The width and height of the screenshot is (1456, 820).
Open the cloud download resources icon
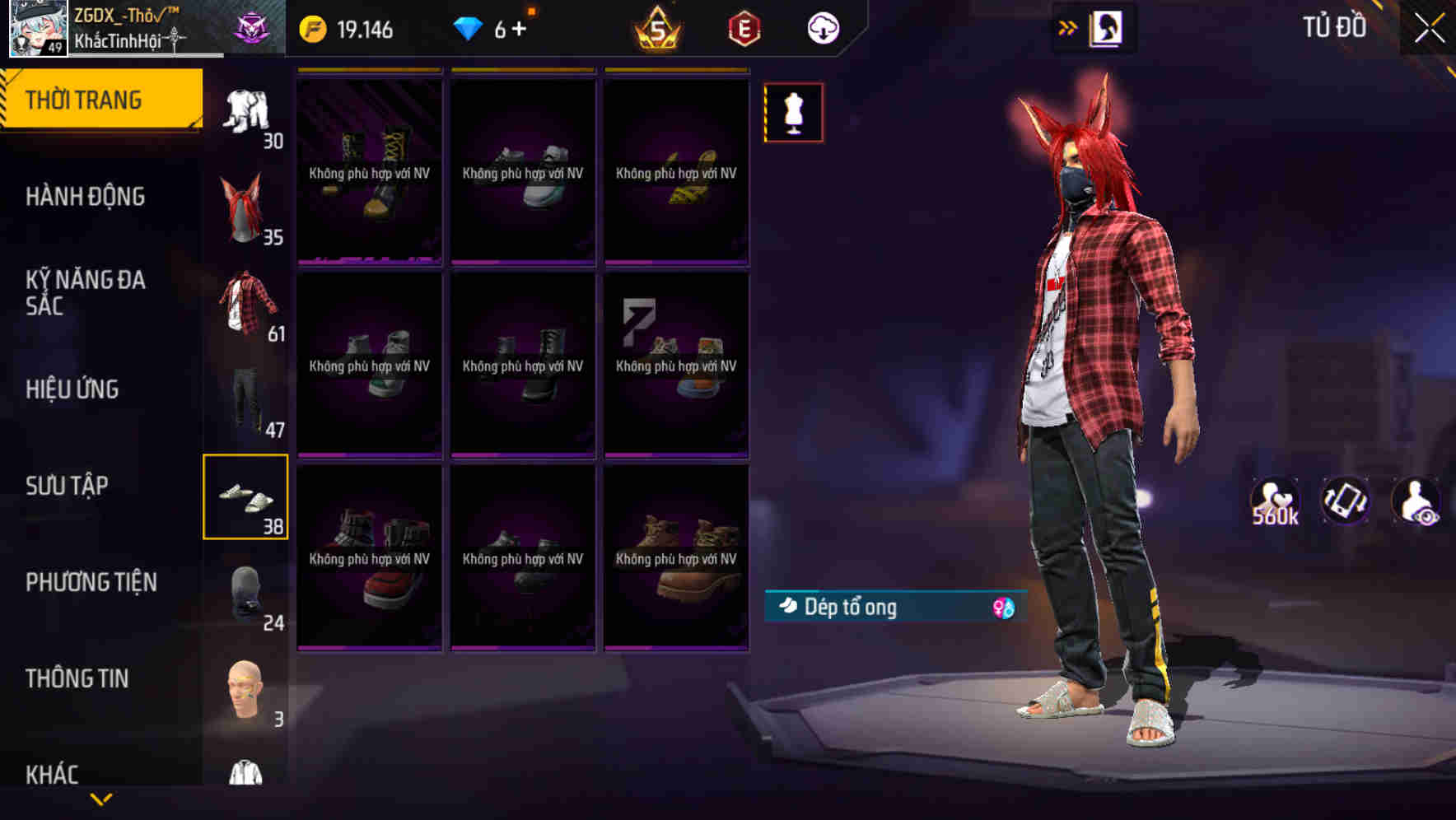(823, 27)
